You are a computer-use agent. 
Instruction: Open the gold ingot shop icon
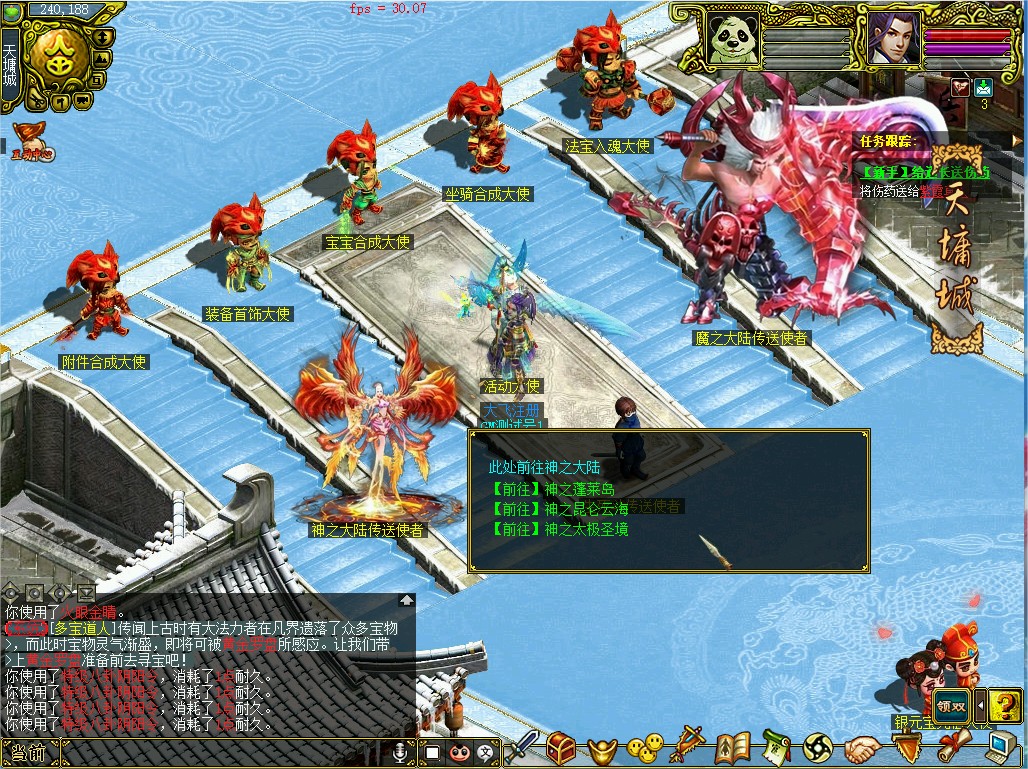click(603, 748)
